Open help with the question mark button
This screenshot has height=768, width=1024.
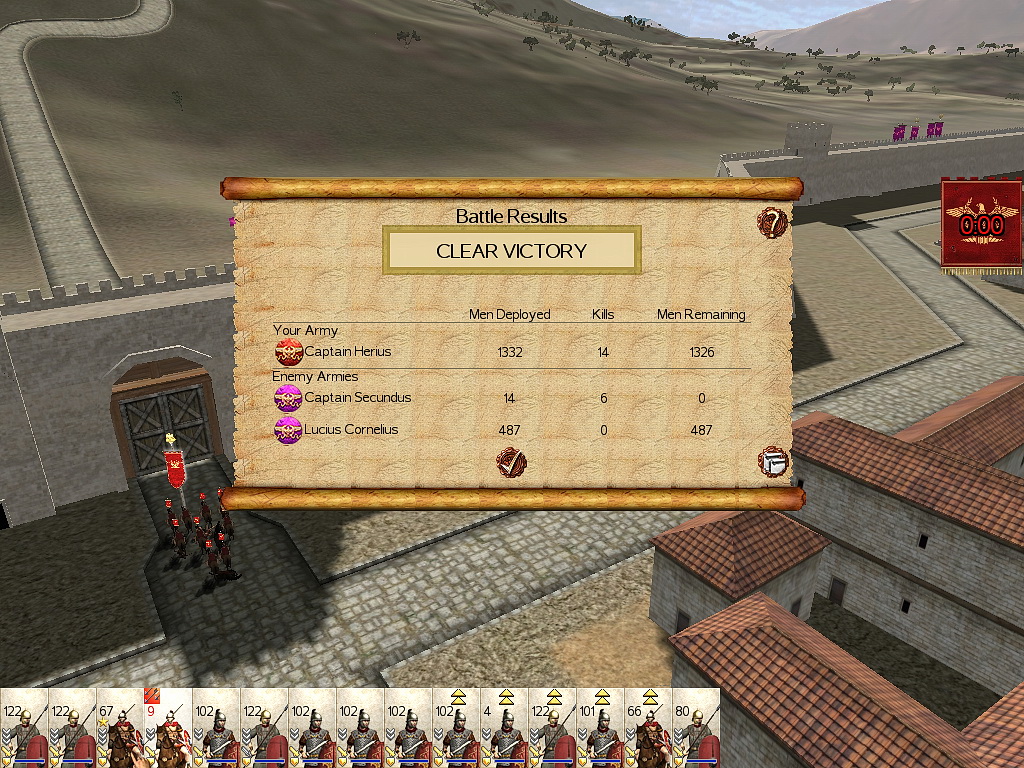click(772, 222)
